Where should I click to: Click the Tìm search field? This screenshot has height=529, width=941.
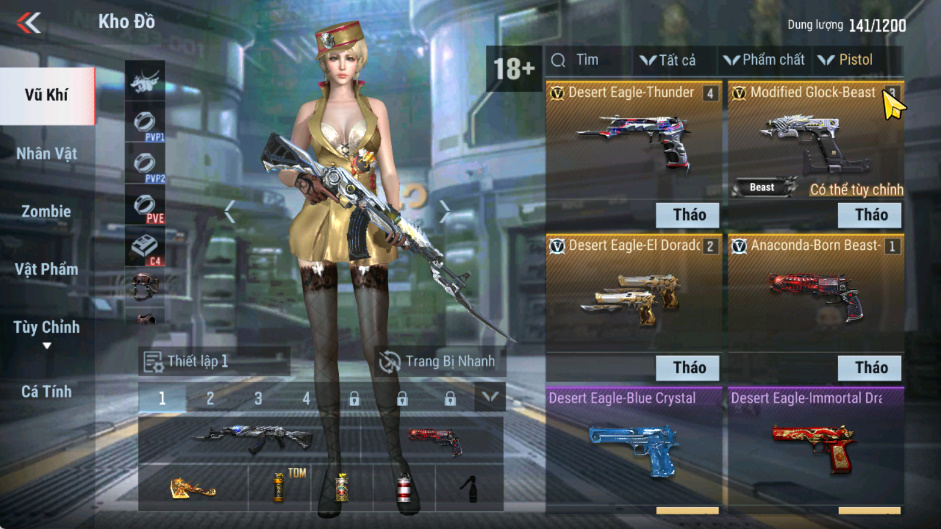pyautogui.click(x=590, y=60)
